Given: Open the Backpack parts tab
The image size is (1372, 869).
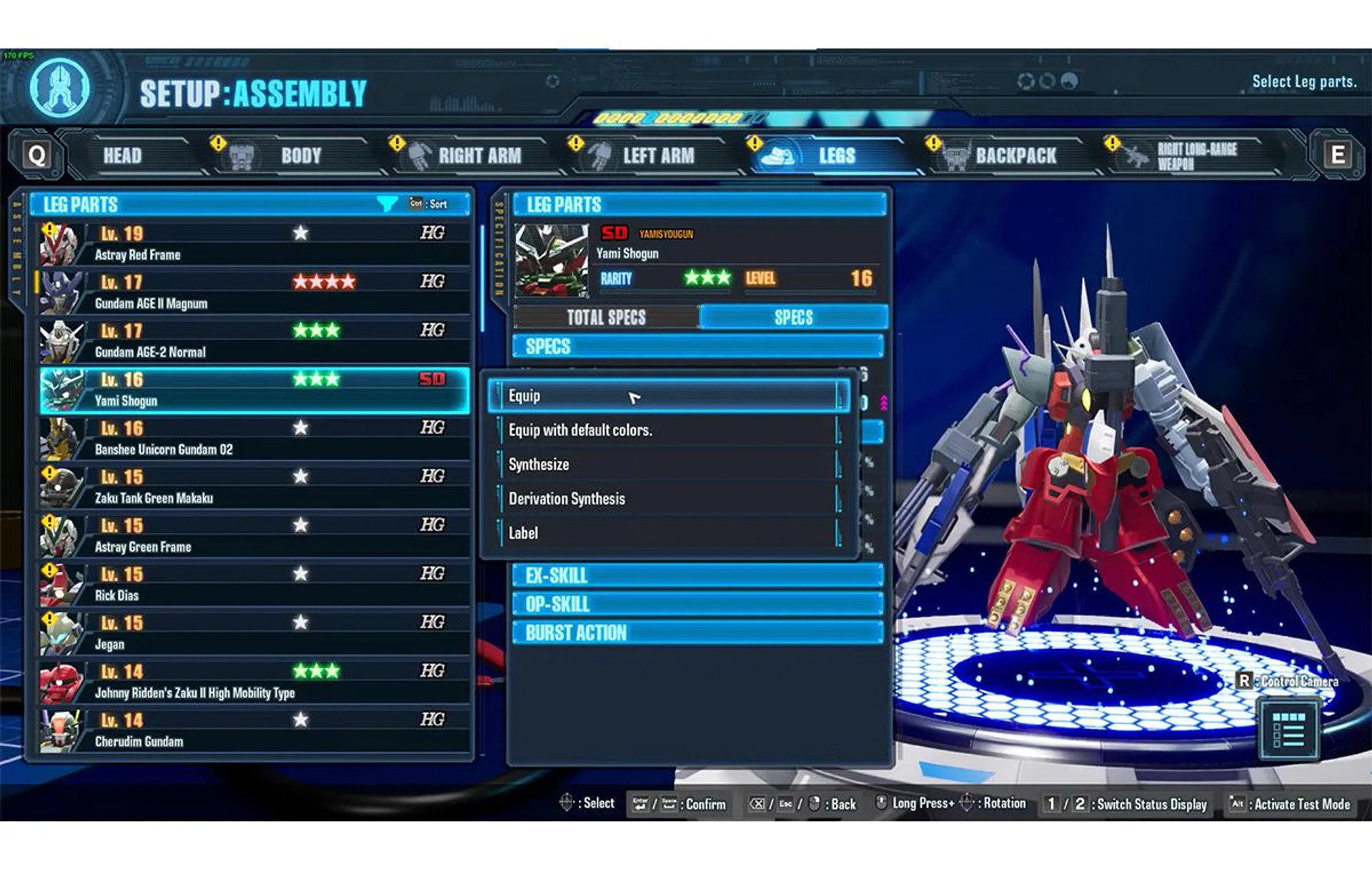Looking at the screenshot, I should [1015, 156].
